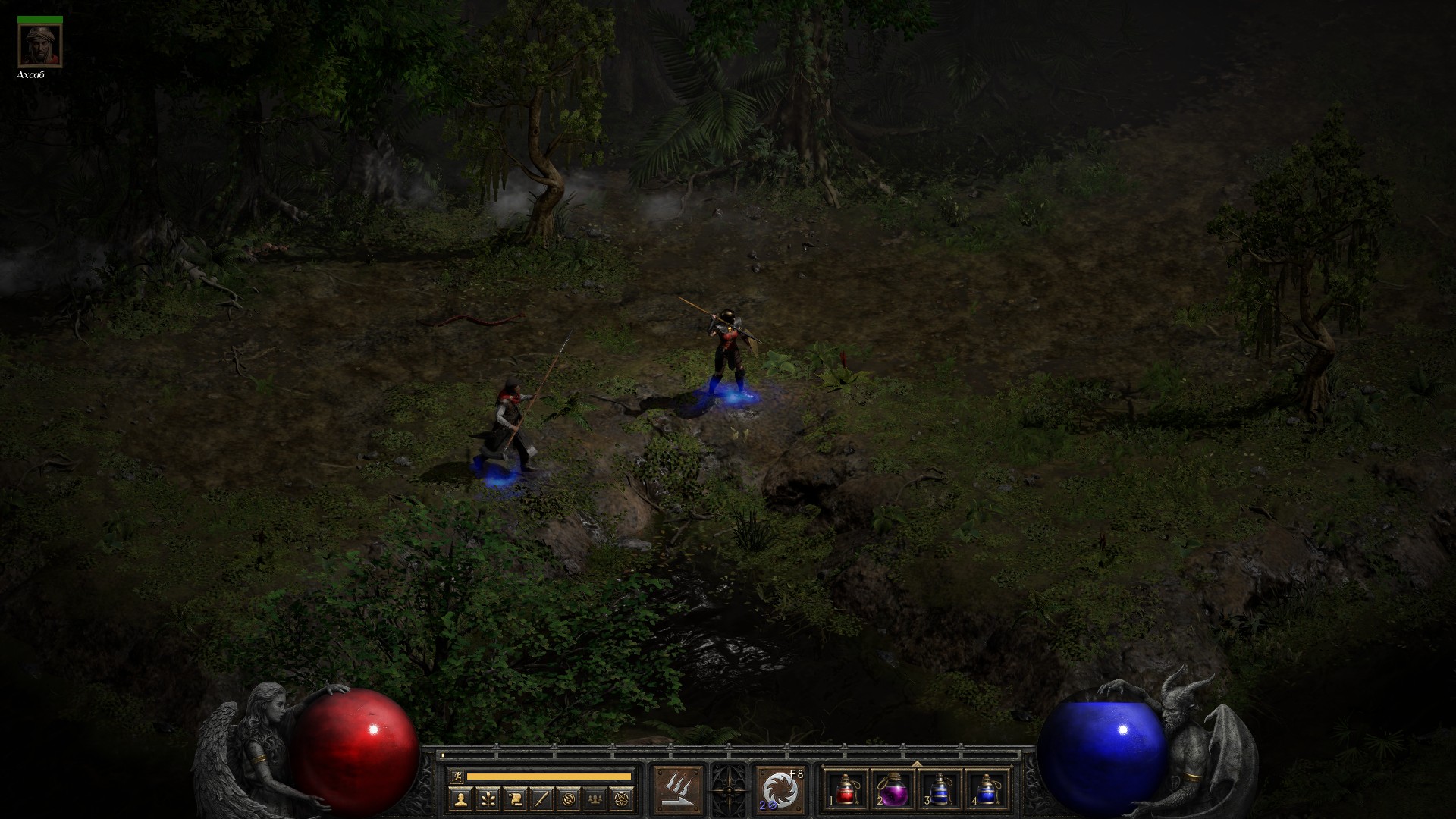
Task: Toggle the automap compass icon
Action: point(568,798)
